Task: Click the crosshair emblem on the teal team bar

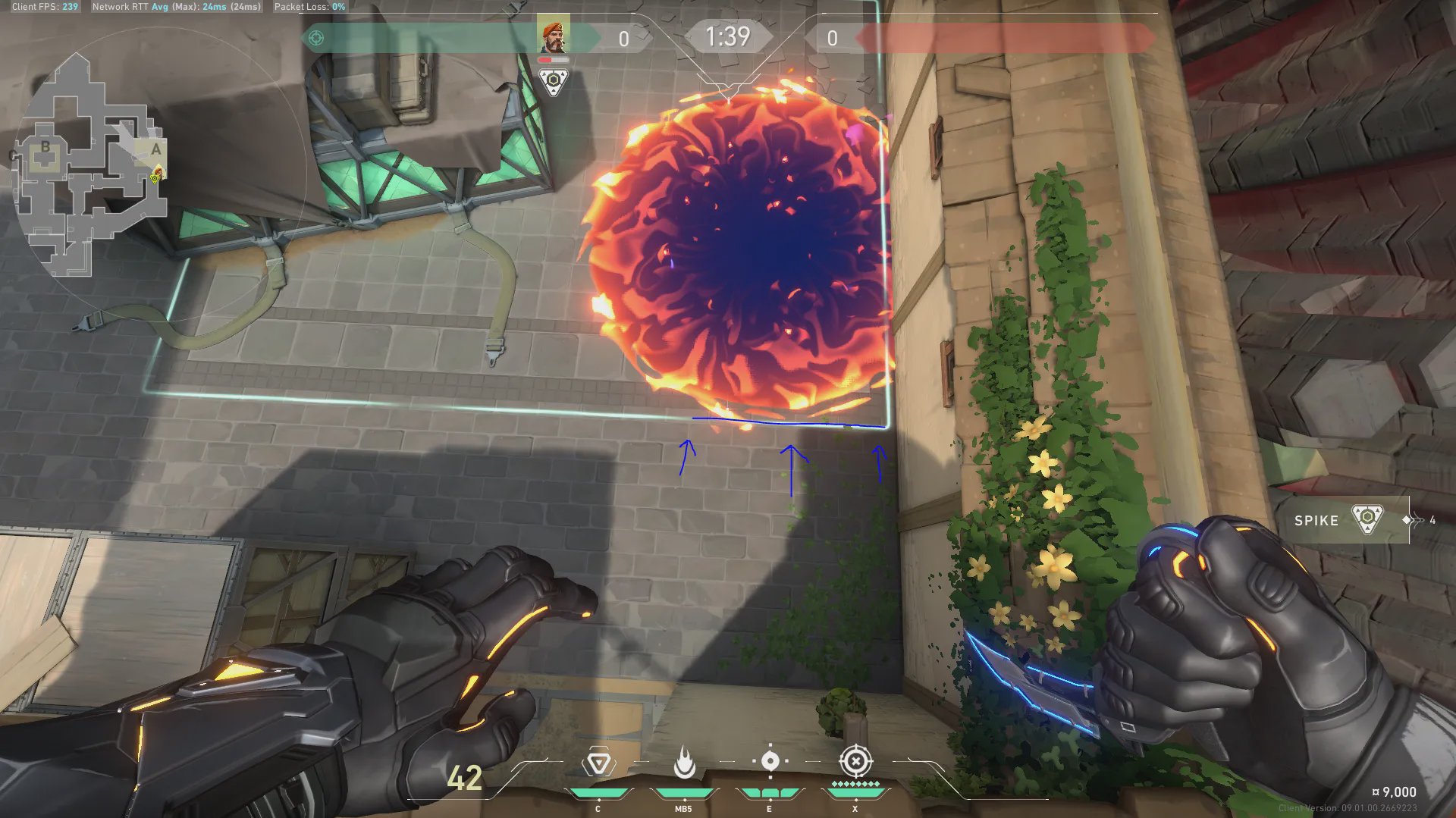Action: 316,38
